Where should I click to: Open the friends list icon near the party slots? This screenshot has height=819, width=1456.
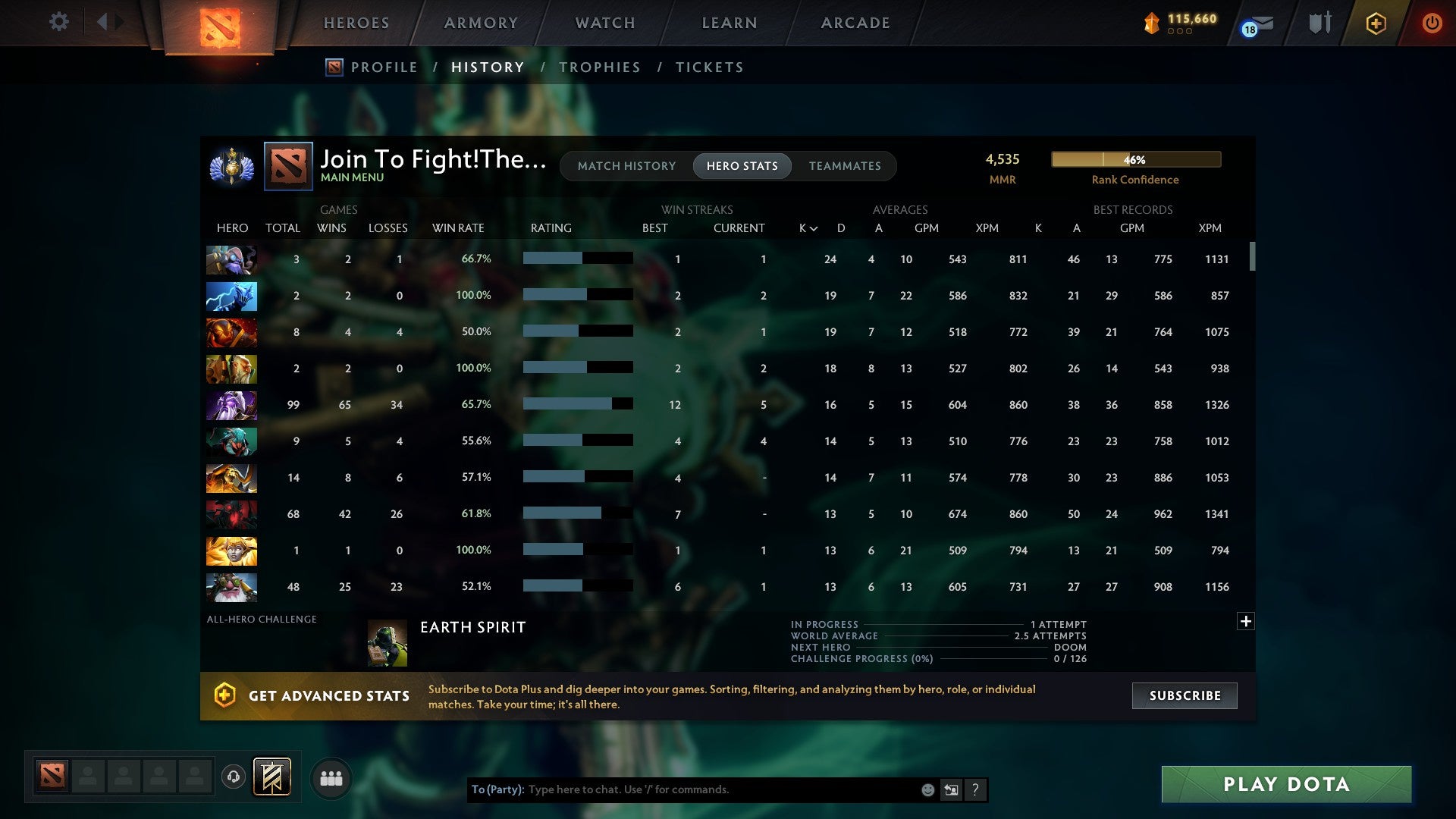[331, 777]
